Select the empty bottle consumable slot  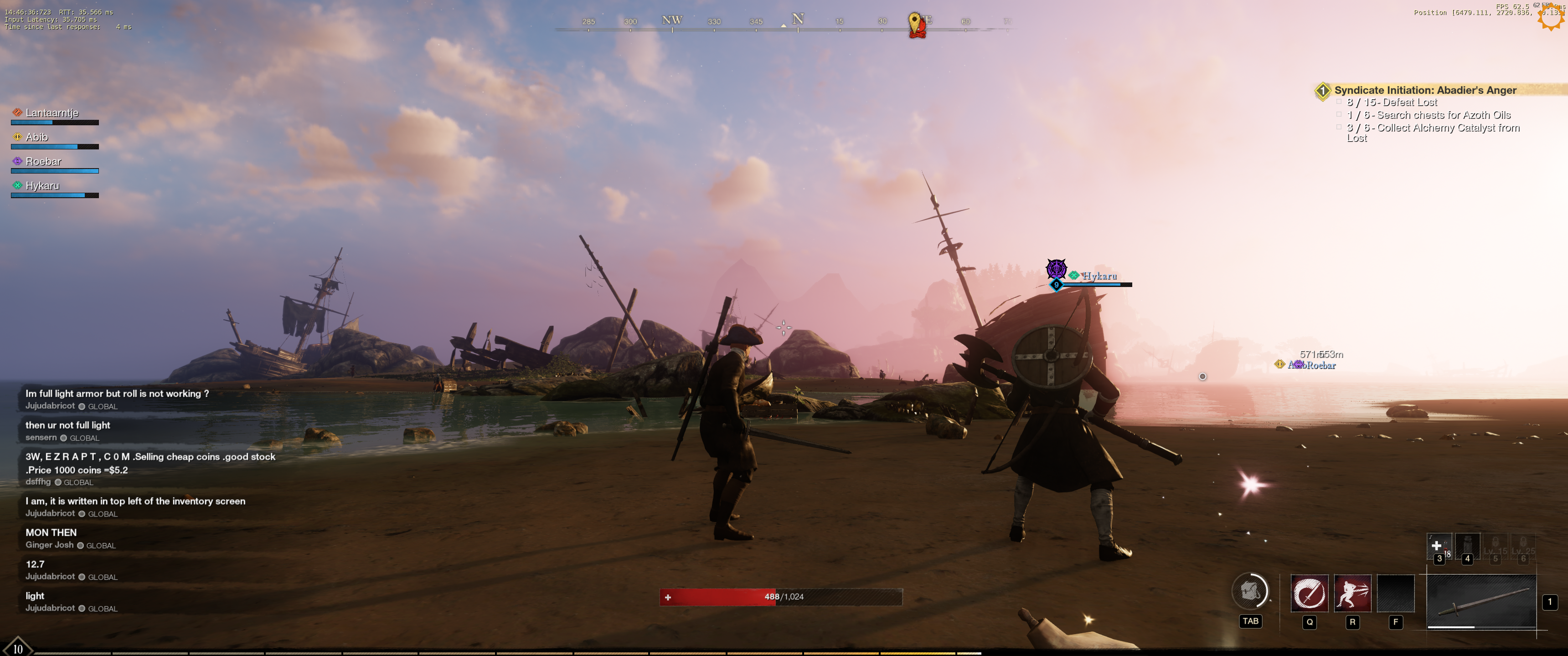(x=1467, y=546)
